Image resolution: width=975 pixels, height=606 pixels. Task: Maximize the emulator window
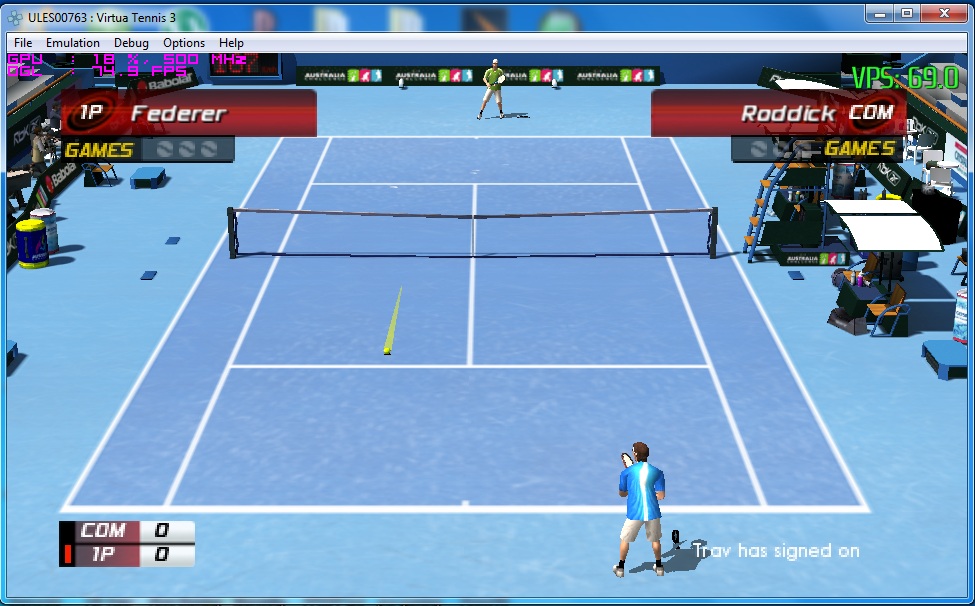coord(906,13)
